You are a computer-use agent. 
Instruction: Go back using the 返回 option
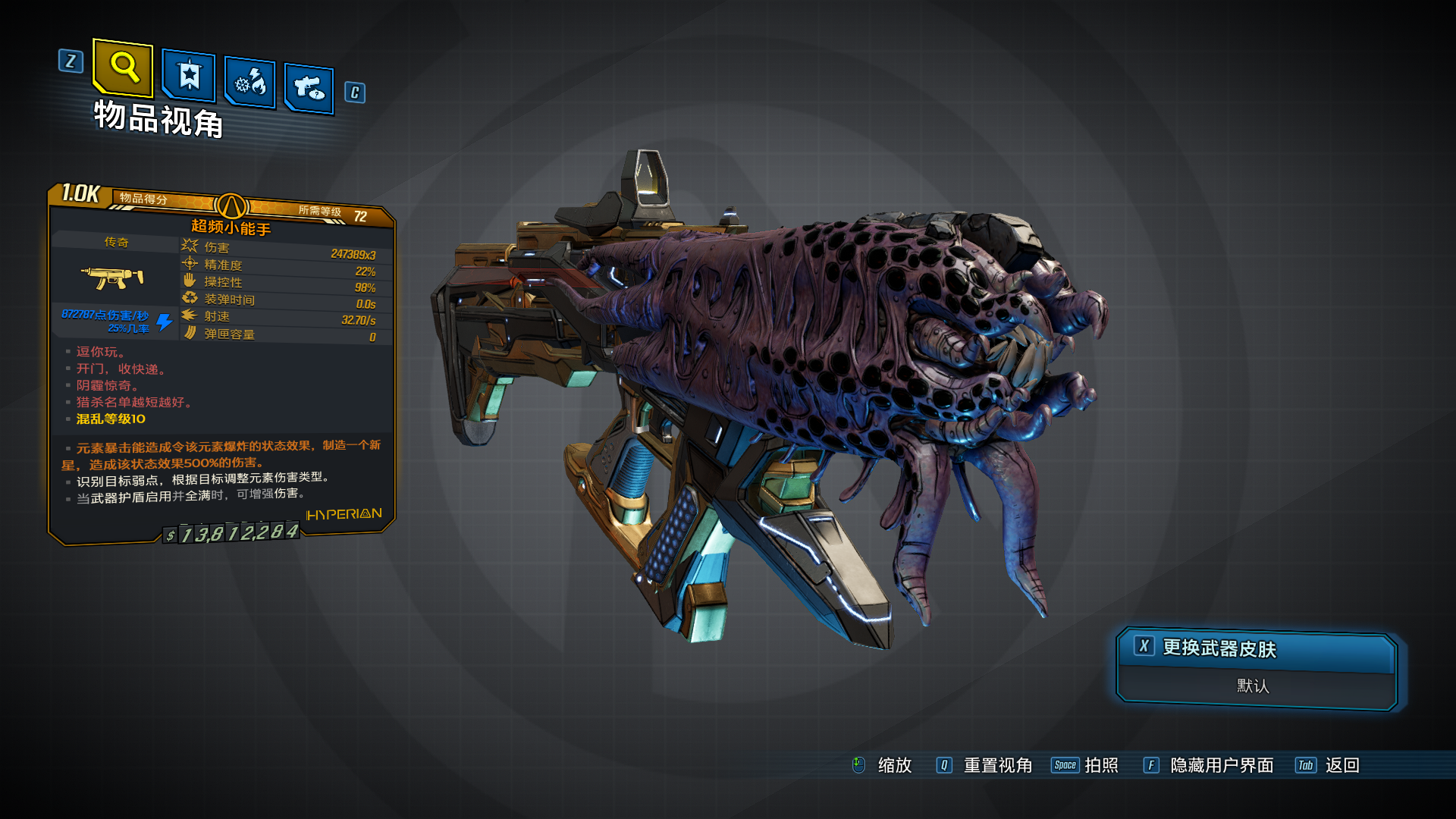pos(1341,765)
